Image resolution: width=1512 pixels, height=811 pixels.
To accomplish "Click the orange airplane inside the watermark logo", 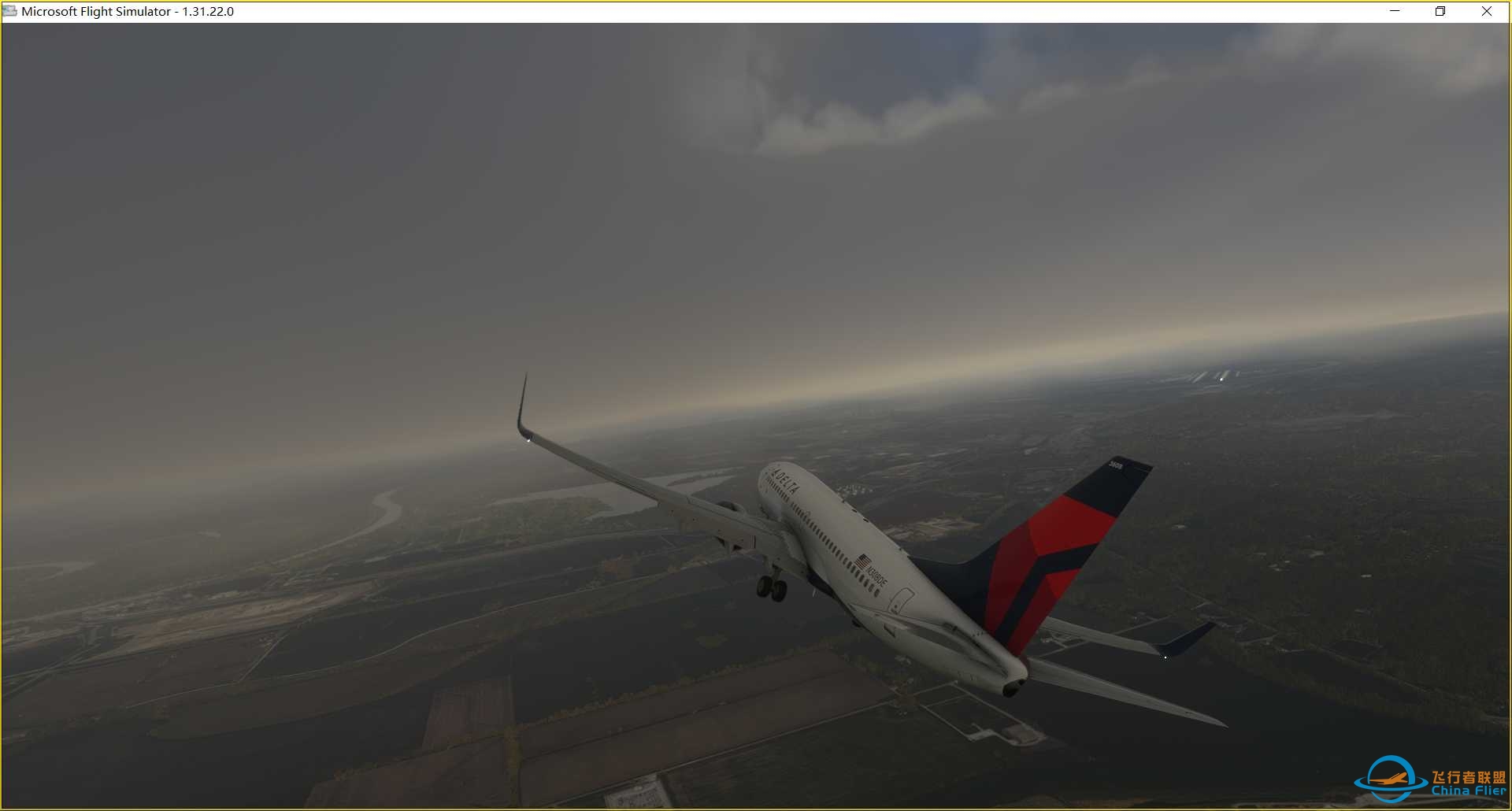I will point(1390,778).
